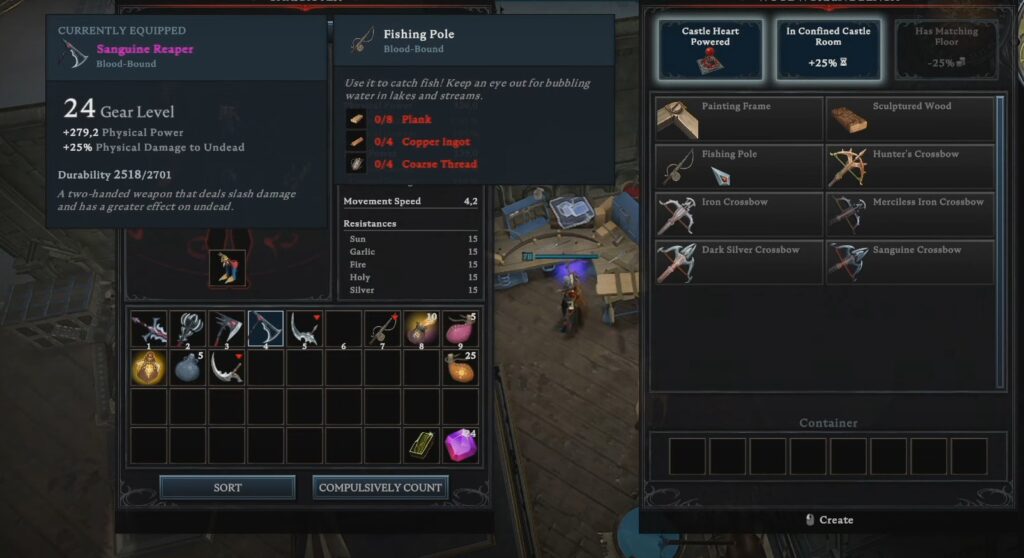Select the Hunter's Crossbow recipe

click(910, 166)
